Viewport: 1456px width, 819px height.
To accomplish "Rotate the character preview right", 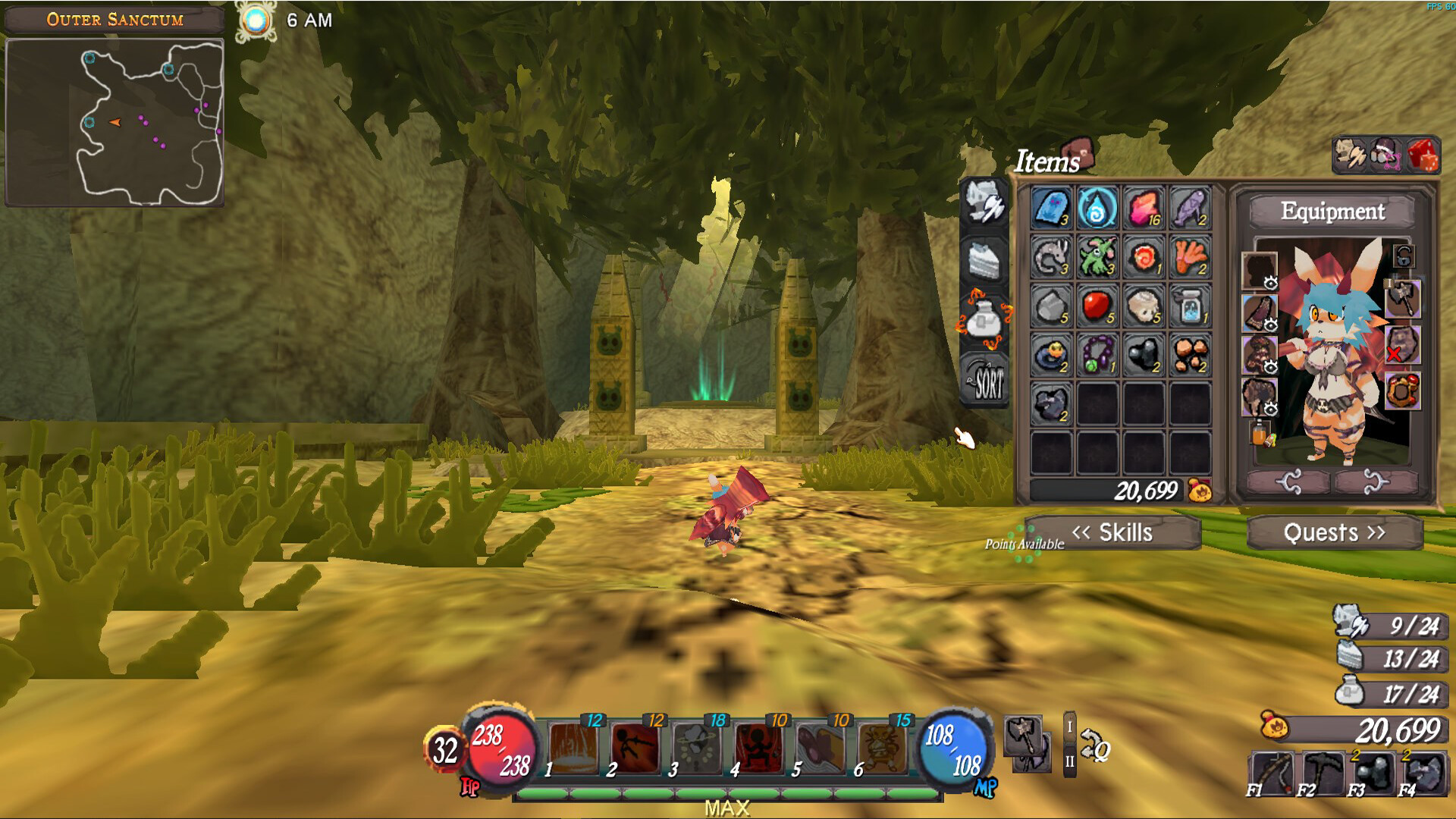I will (x=1376, y=482).
